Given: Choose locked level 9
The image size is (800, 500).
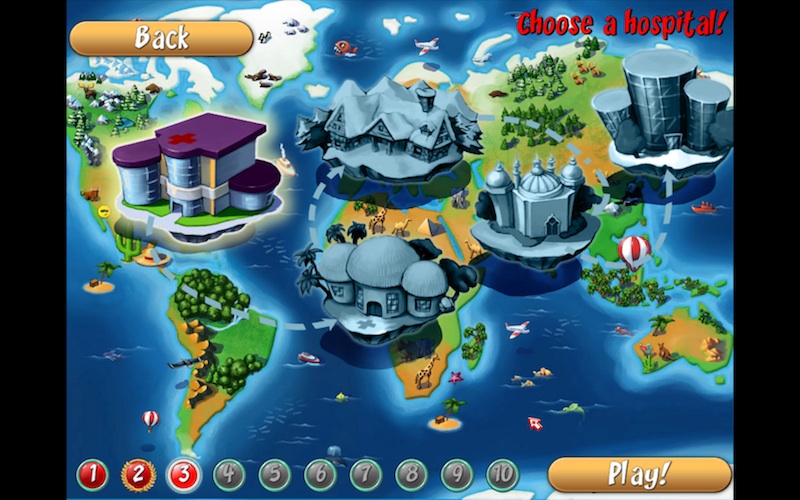Looking at the screenshot, I should [x=457, y=474].
